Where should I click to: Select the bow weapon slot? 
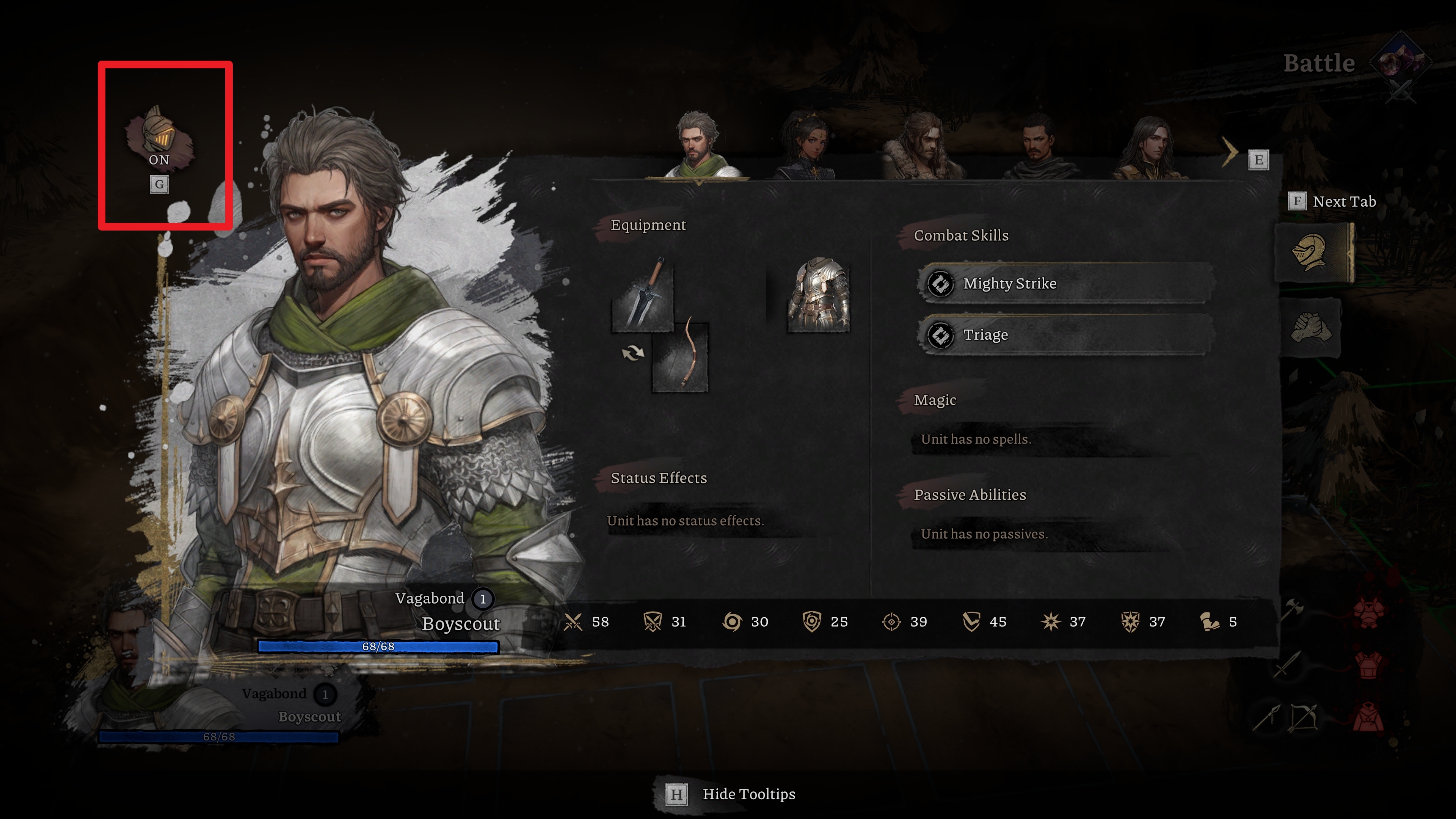[x=680, y=356]
